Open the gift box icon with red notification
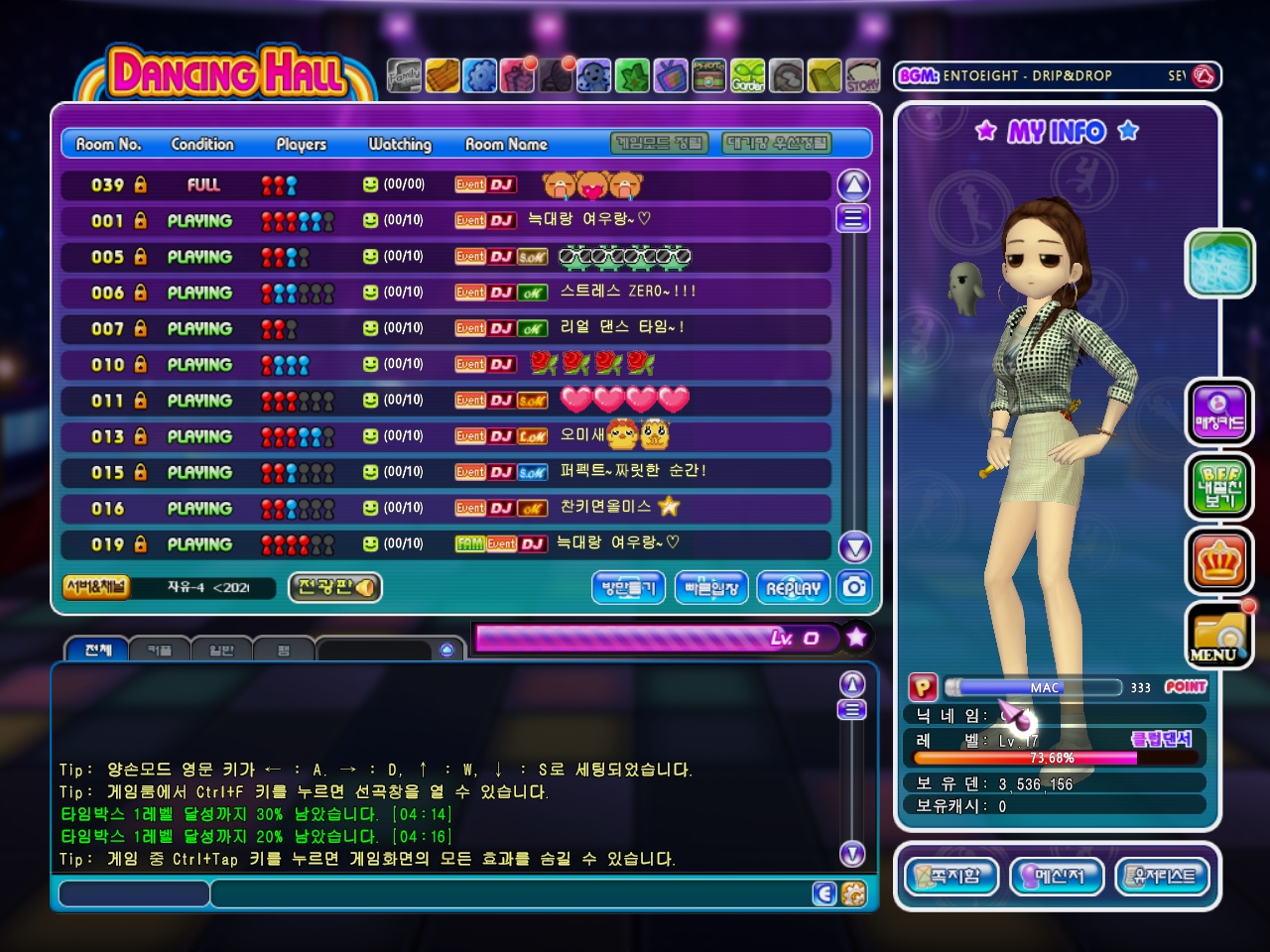 click(518, 75)
